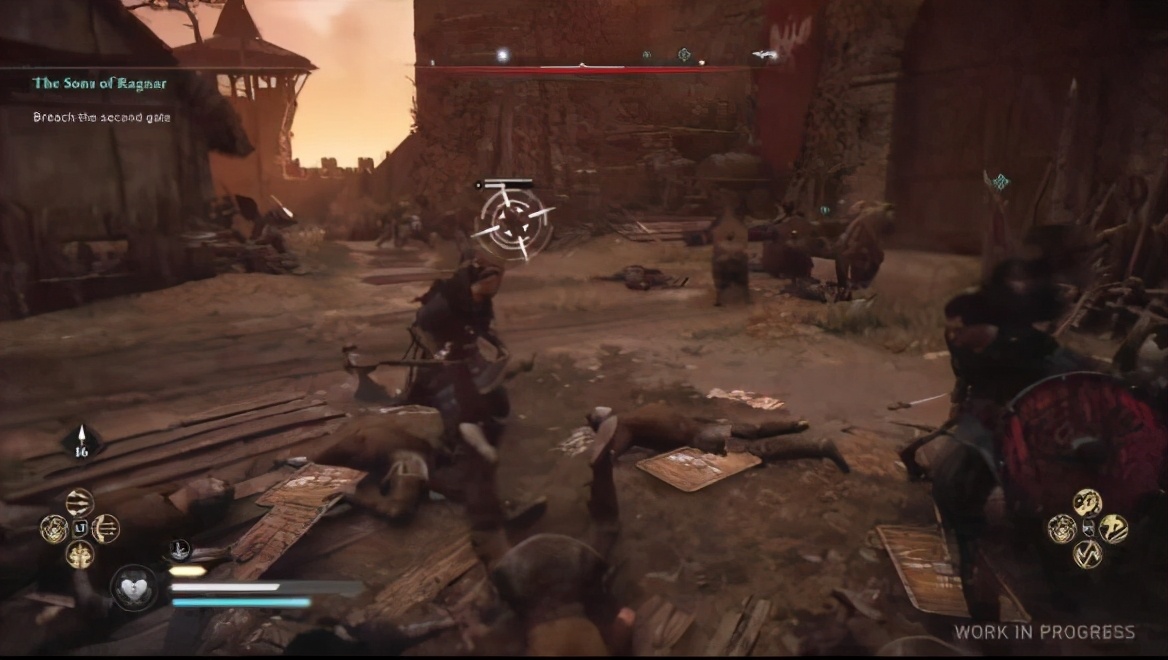
Task: Select the three-arrows ranged ability icon
Action: (79, 502)
